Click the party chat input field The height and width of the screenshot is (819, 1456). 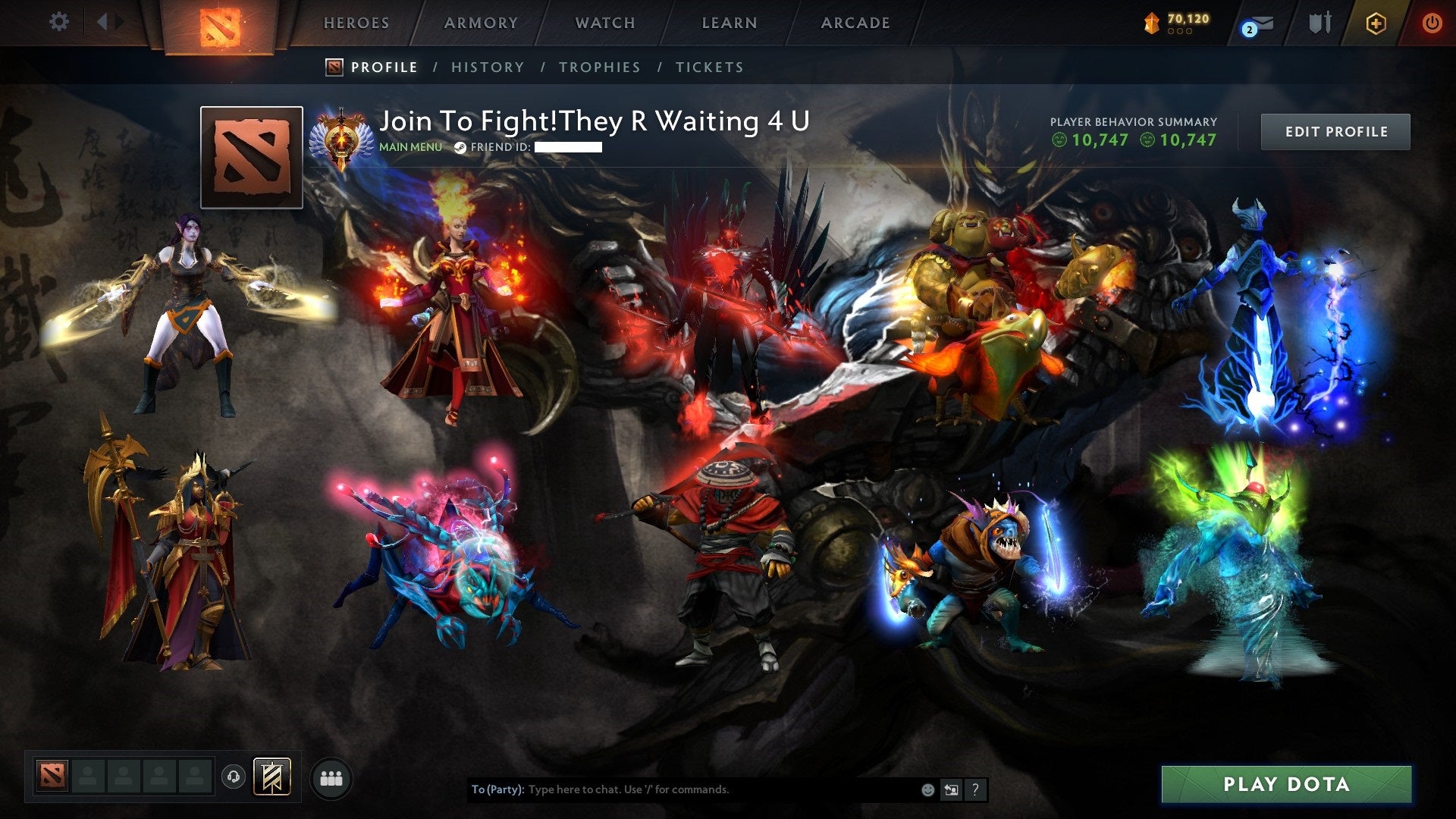[682, 789]
